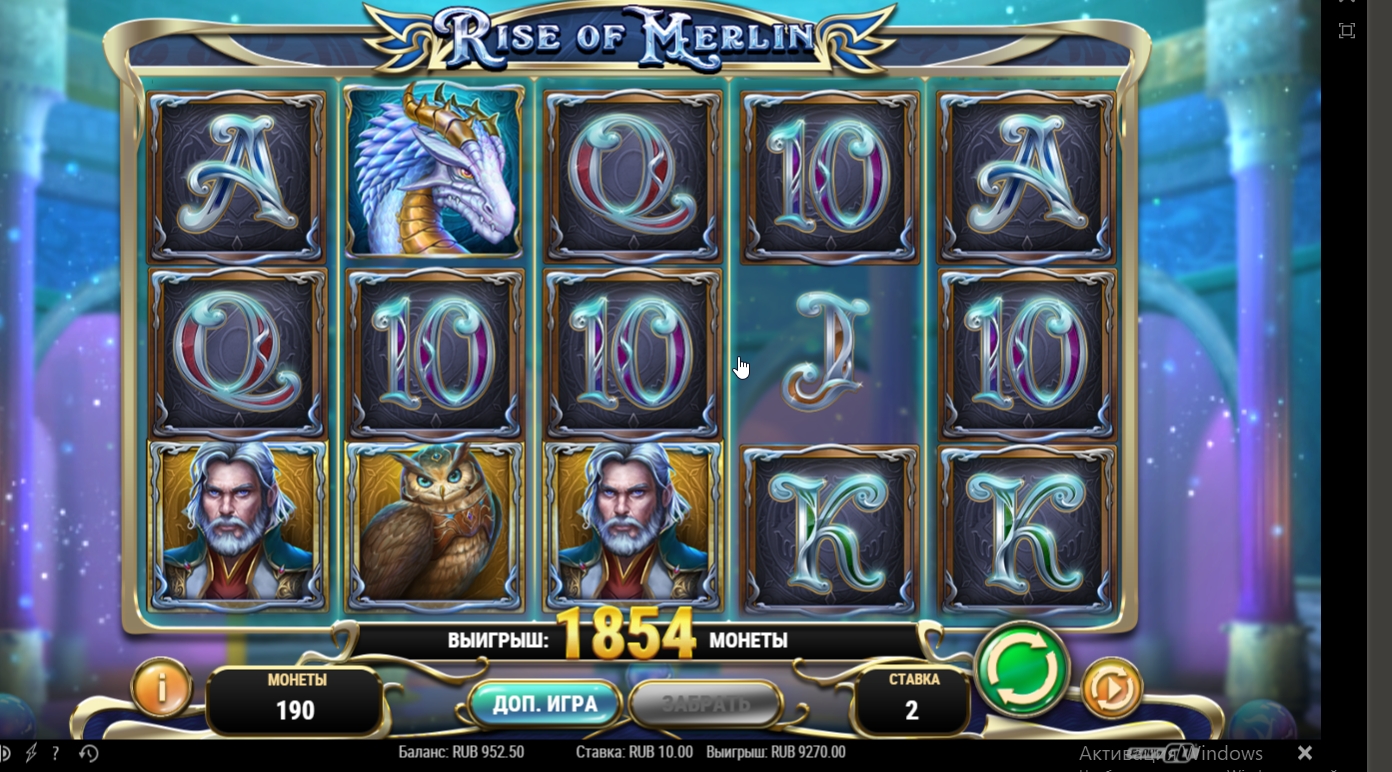
Task: Spin the reels with the green button
Action: pos(1022,669)
